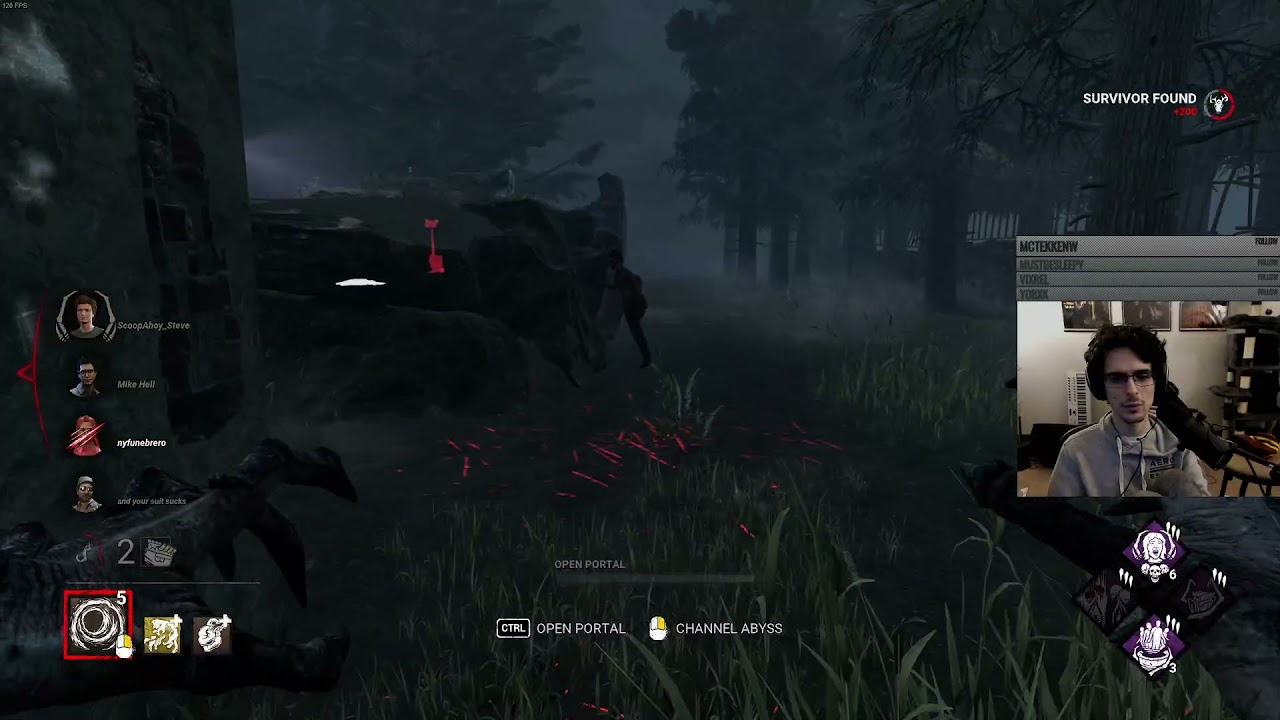Select survivor Mike Hell's portrait

coord(85,377)
